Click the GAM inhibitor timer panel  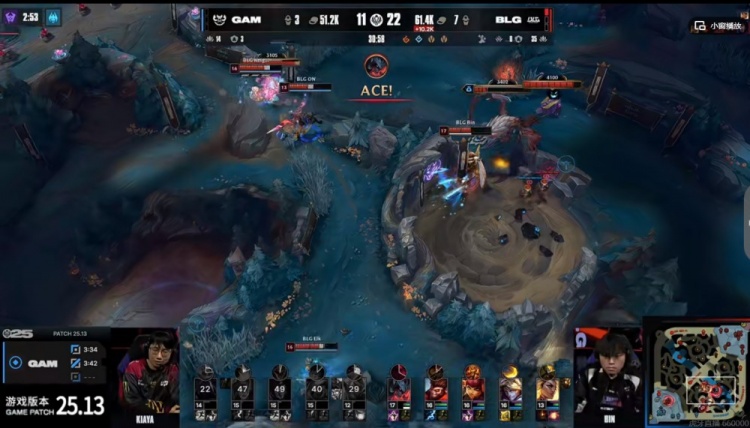[57, 363]
